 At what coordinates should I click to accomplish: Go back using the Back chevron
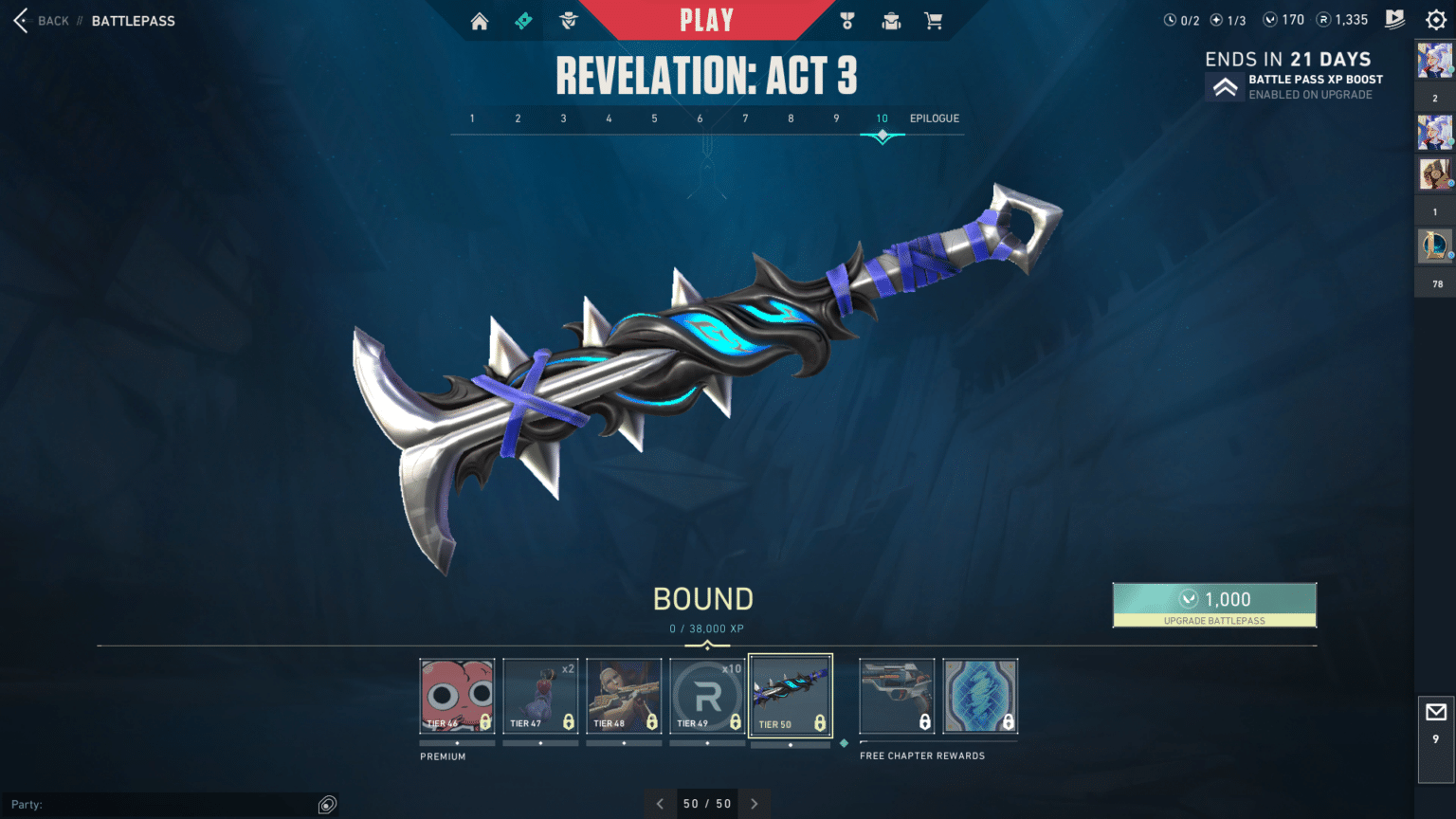tap(19, 20)
